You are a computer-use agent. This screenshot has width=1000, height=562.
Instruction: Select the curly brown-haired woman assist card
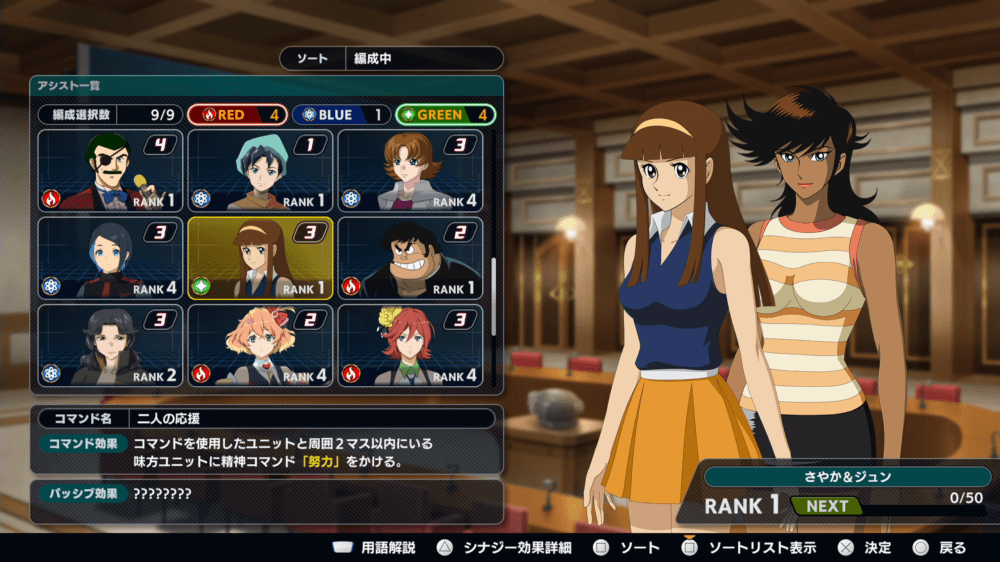tap(410, 170)
